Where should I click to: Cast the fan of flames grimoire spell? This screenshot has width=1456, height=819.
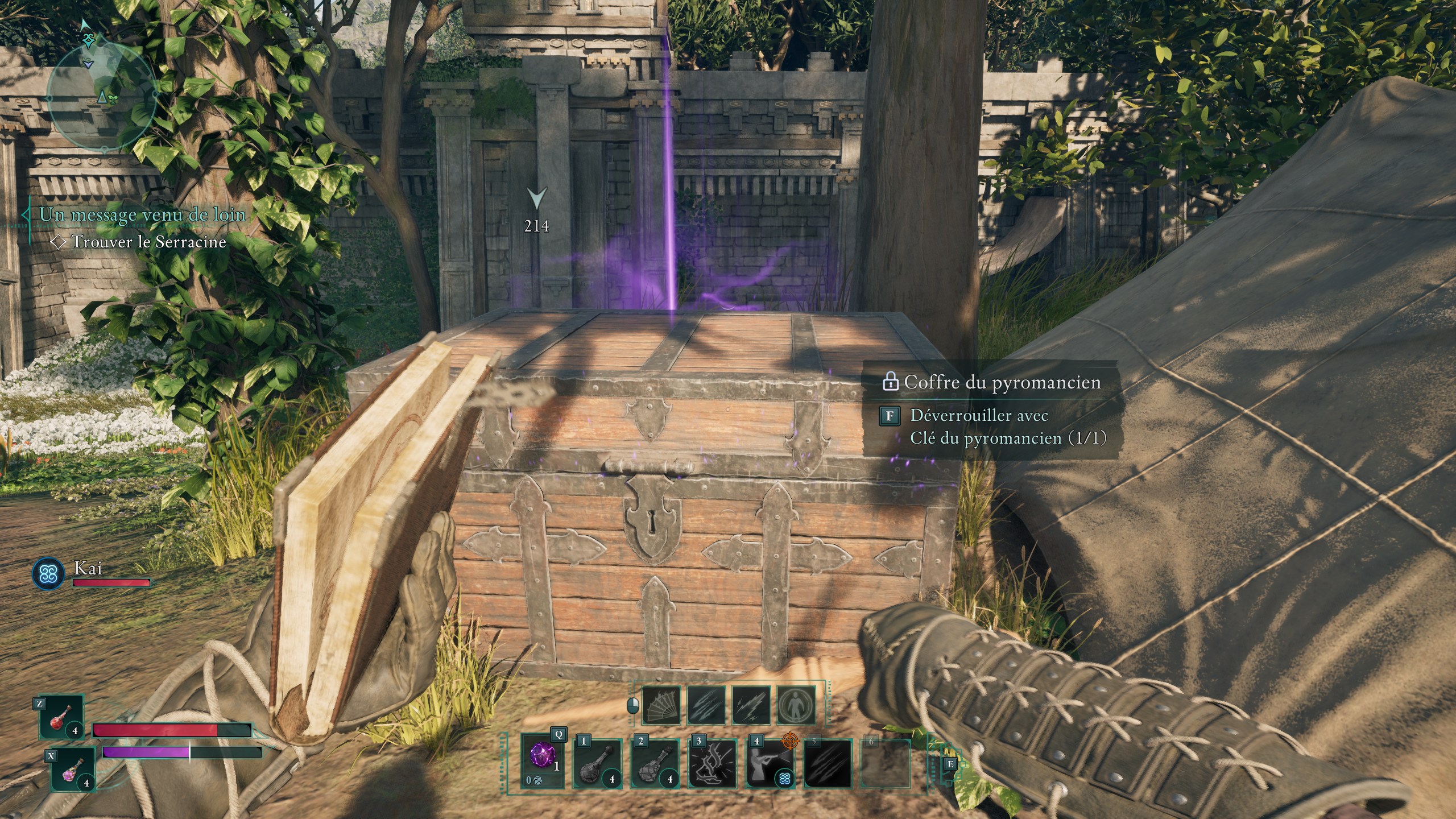point(661,705)
